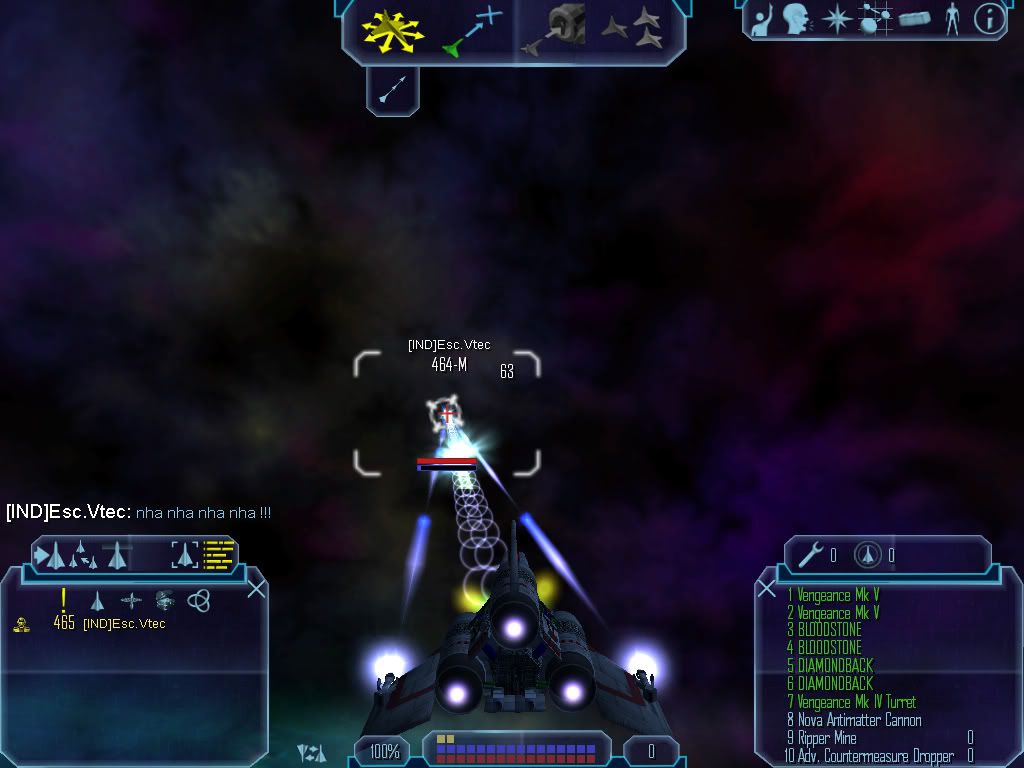
Task: Activate the three-ship Formation maneuver
Action: (x=634, y=29)
